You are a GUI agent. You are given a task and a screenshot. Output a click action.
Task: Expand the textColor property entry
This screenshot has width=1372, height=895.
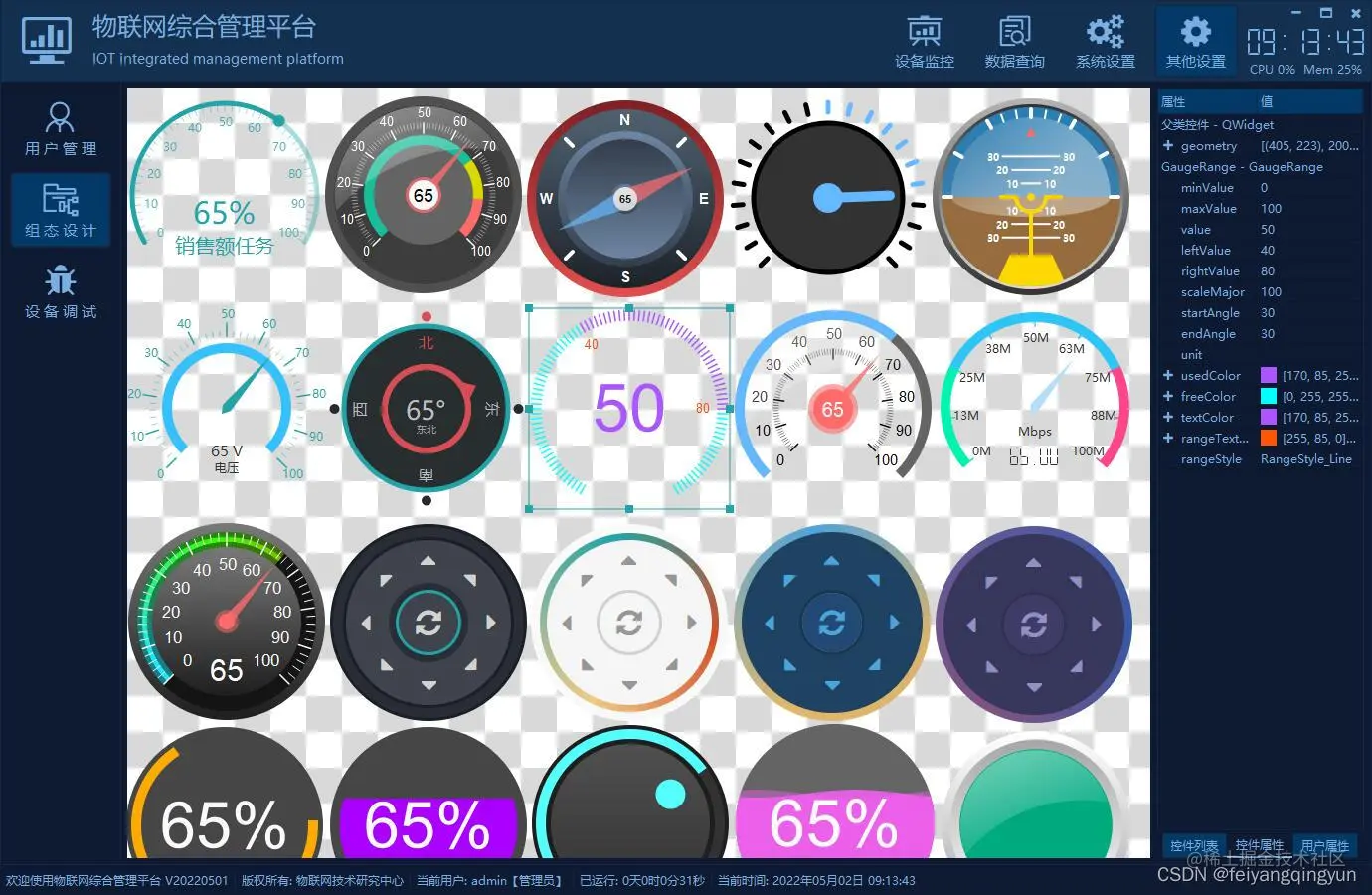[1169, 417]
